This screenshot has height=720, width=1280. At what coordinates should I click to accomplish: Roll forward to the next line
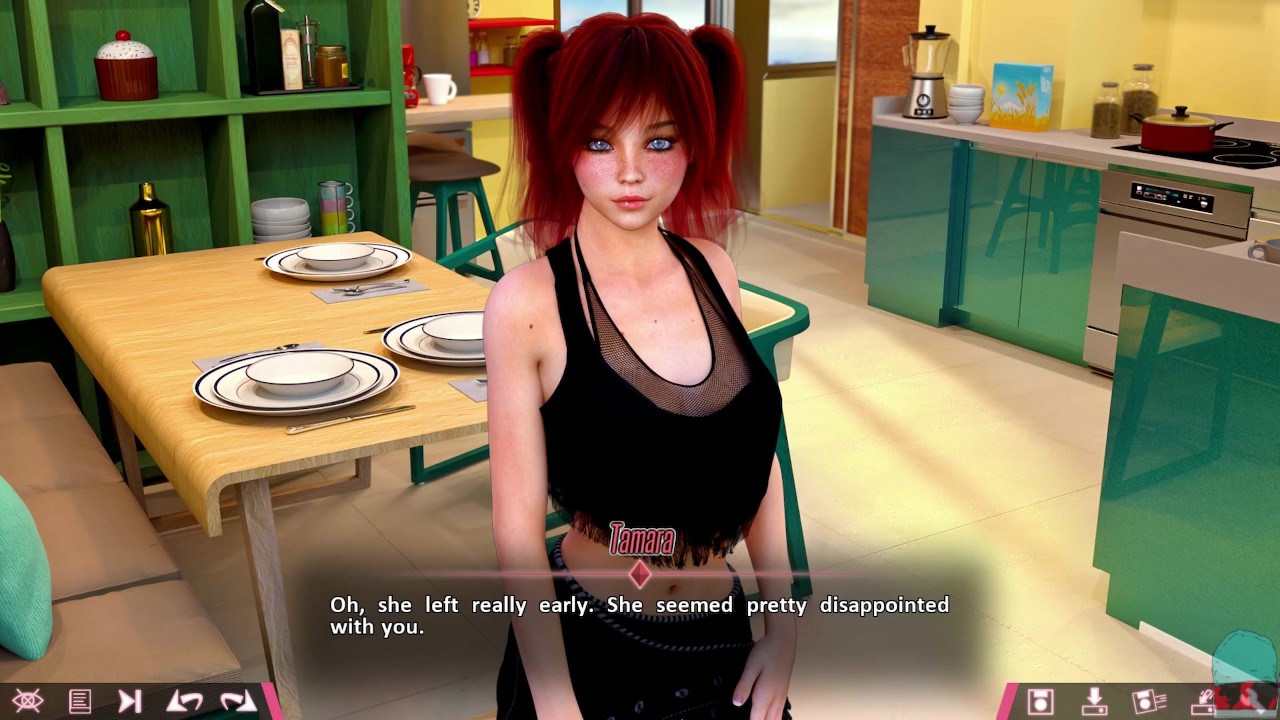click(x=238, y=701)
